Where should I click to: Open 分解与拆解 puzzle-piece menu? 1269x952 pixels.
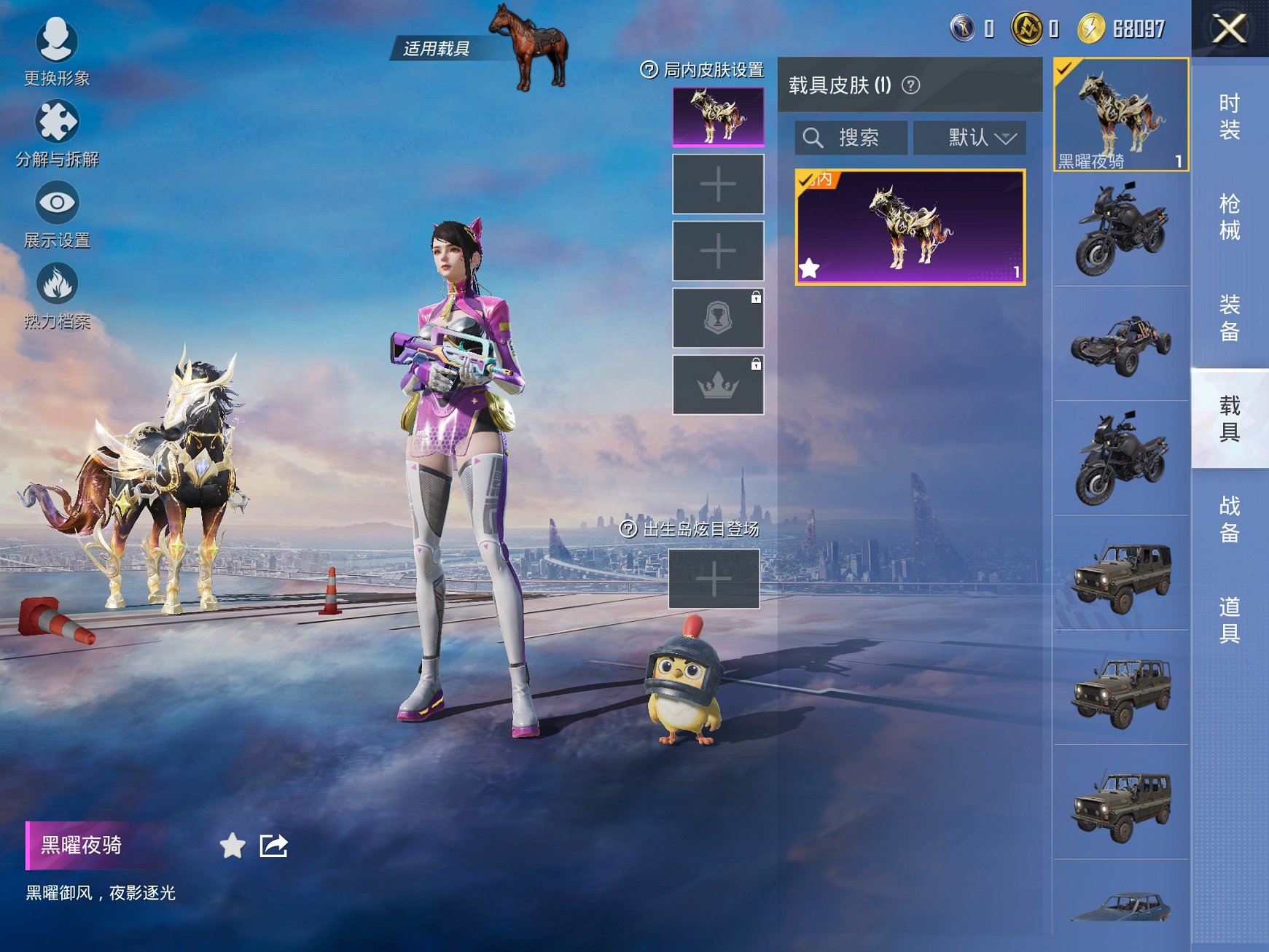[x=57, y=133]
